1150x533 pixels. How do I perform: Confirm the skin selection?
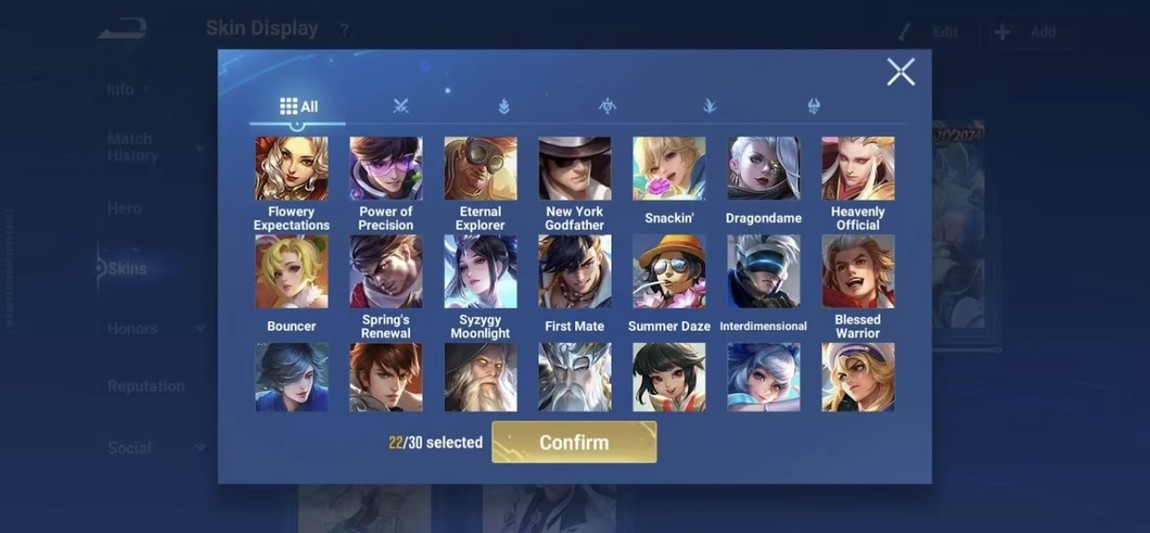click(x=574, y=442)
